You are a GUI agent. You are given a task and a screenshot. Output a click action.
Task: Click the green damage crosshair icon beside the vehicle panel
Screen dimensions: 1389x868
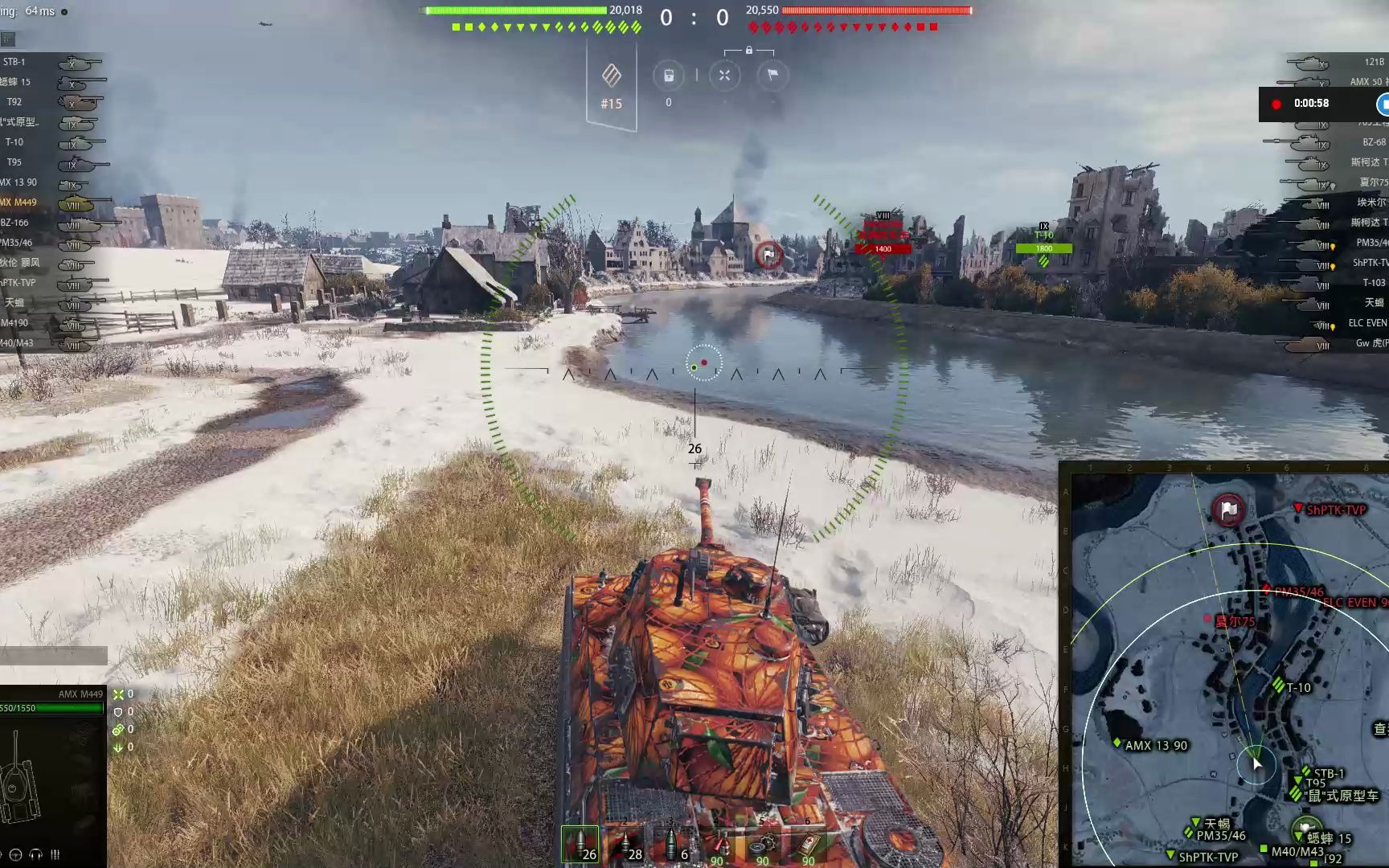click(119, 694)
